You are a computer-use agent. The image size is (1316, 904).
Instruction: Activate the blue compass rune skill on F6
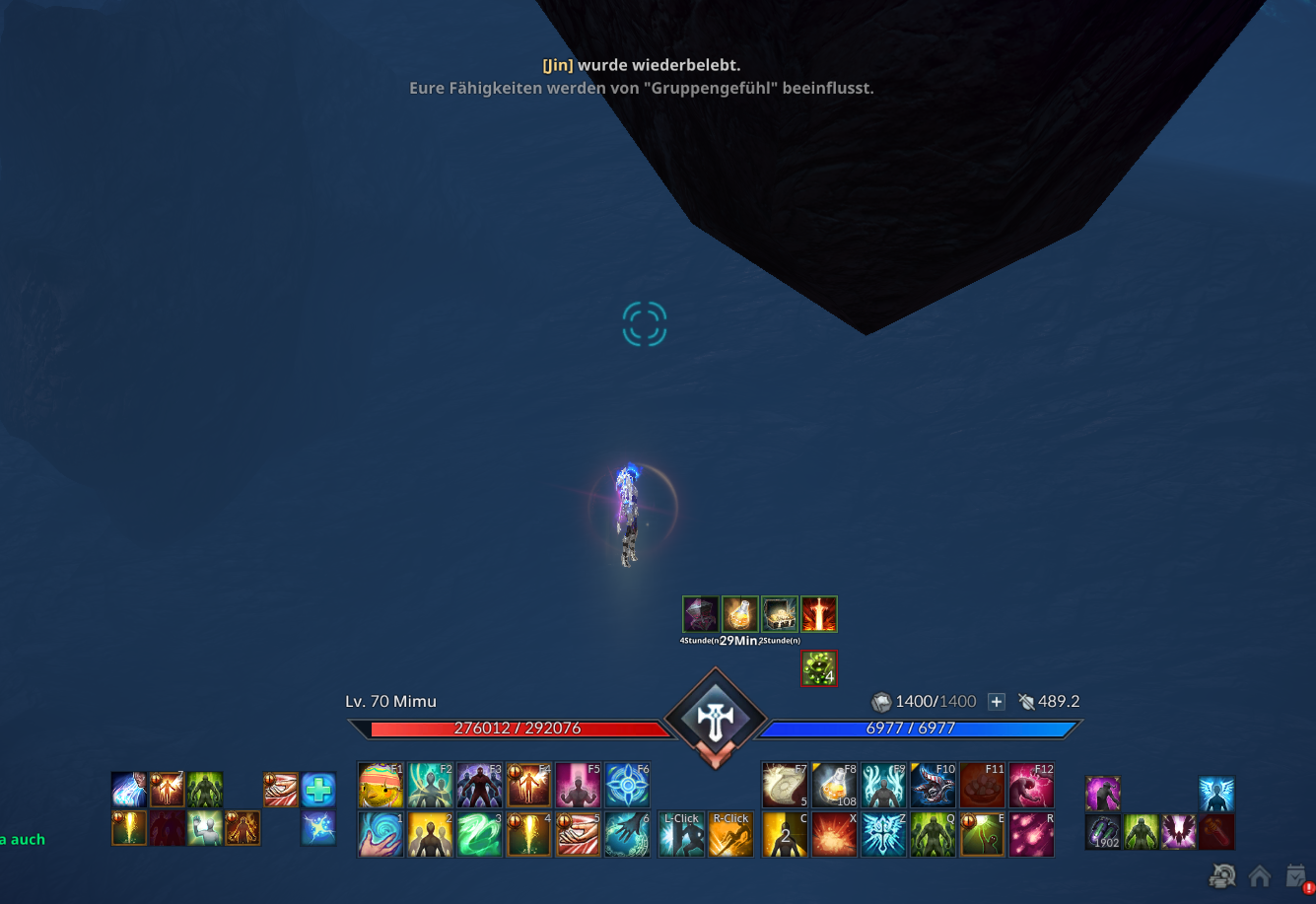click(x=627, y=786)
